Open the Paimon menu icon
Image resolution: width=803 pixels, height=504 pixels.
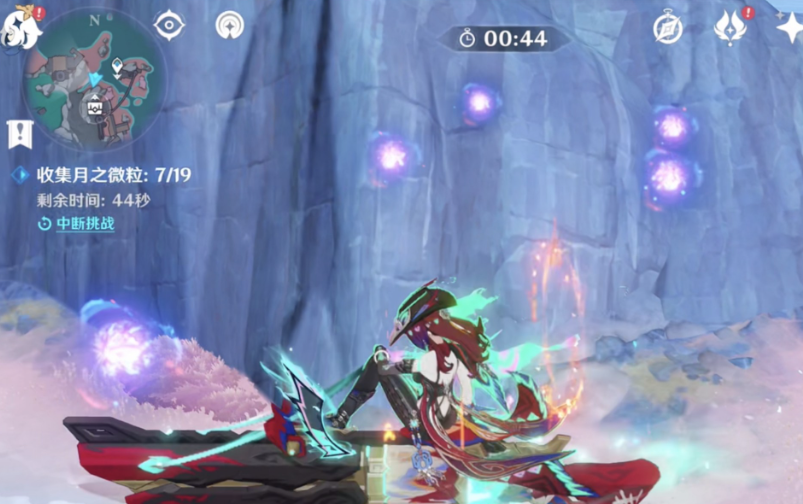click(x=21, y=29)
